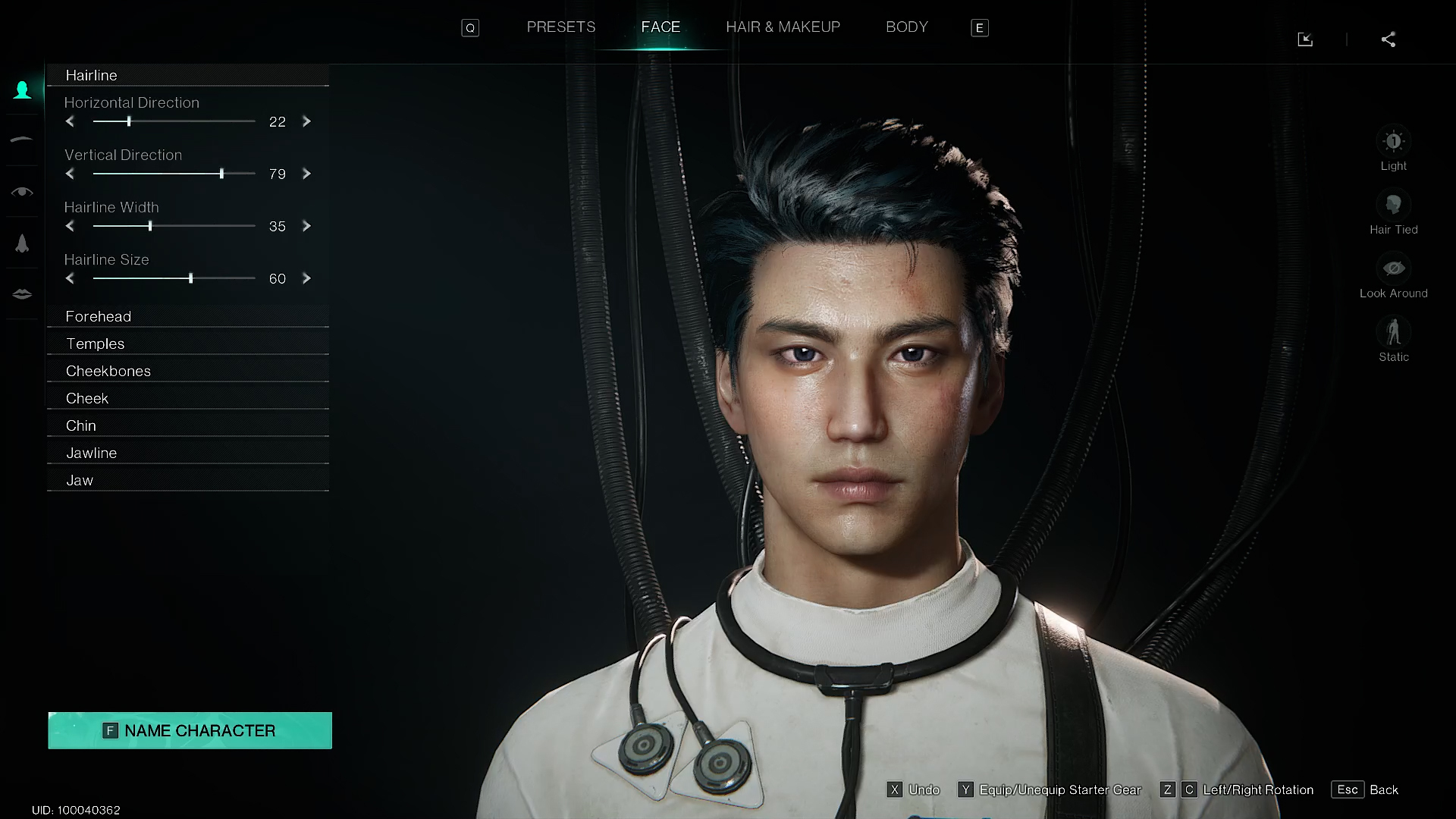Screen dimensions: 1456x819
Task: Open the eyebrow editing category
Action: [22, 140]
